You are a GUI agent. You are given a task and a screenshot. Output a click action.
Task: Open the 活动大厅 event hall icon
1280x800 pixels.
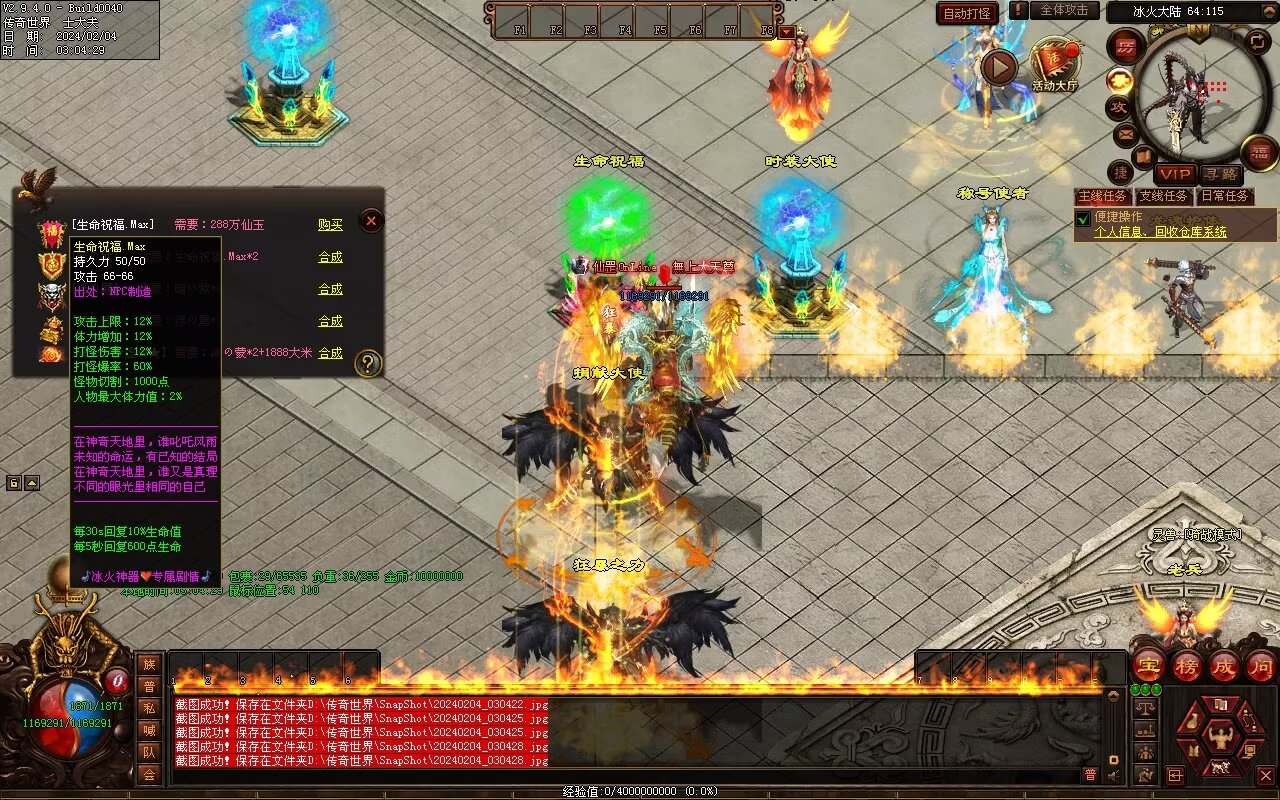(1054, 64)
